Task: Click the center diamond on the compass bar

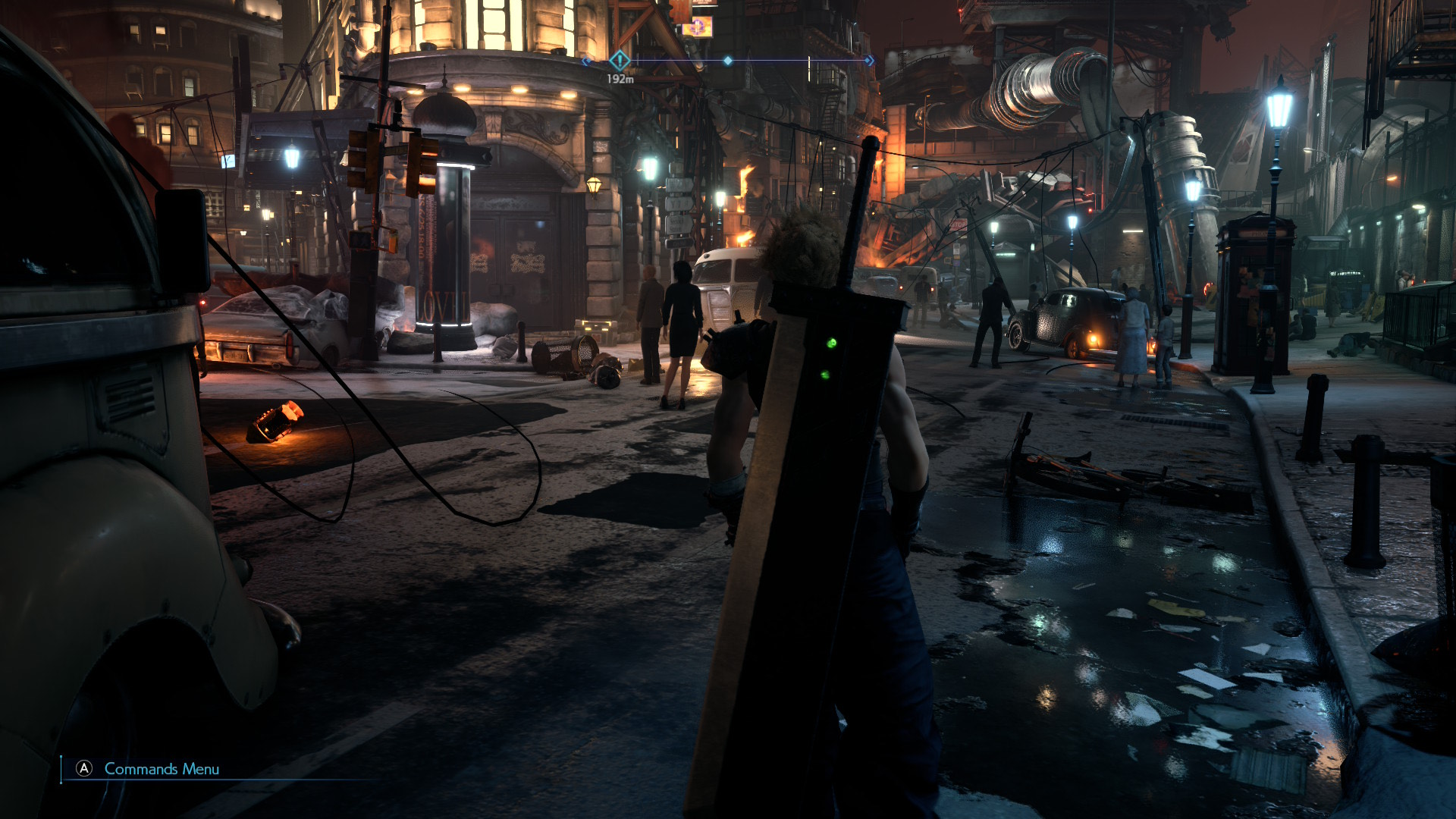Action: coord(728,60)
